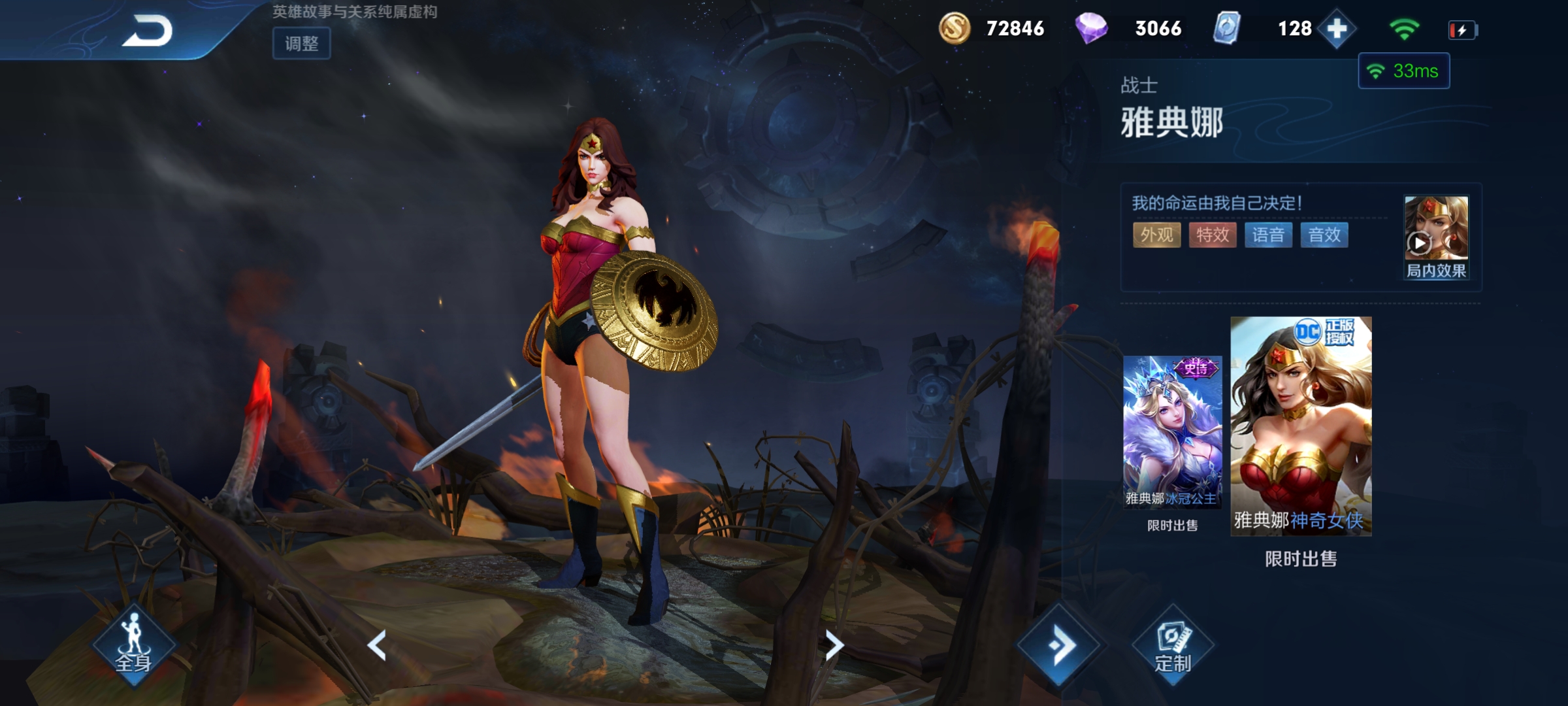Select the 冰冠公主 skin card

click(x=1172, y=432)
